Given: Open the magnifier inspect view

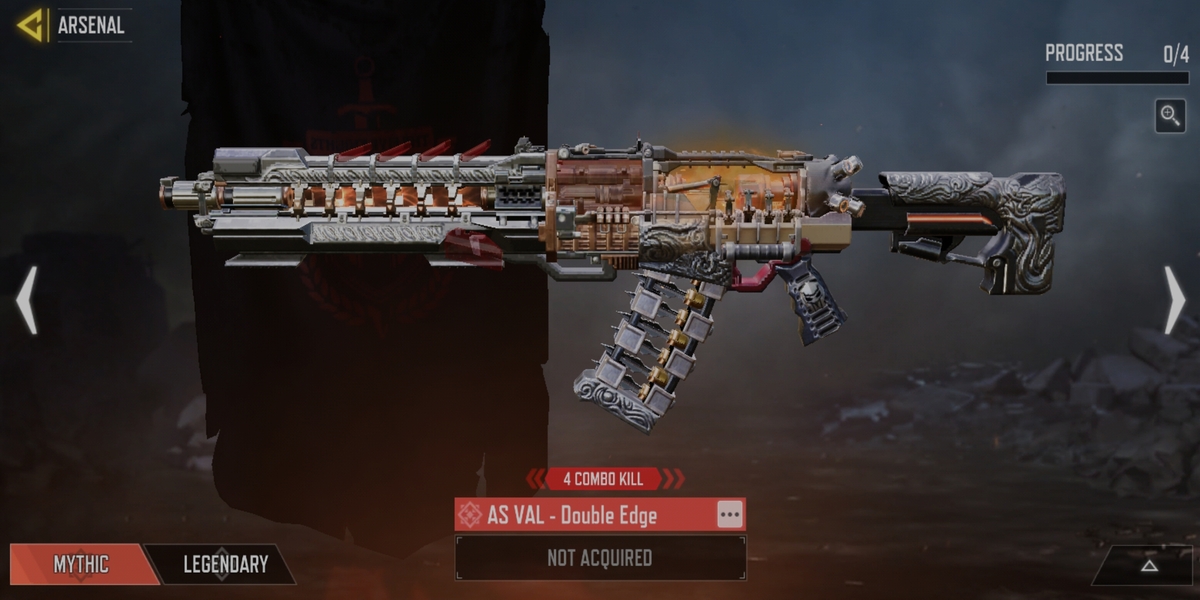Looking at the screenshot, I should click(x=1170, y=116).
